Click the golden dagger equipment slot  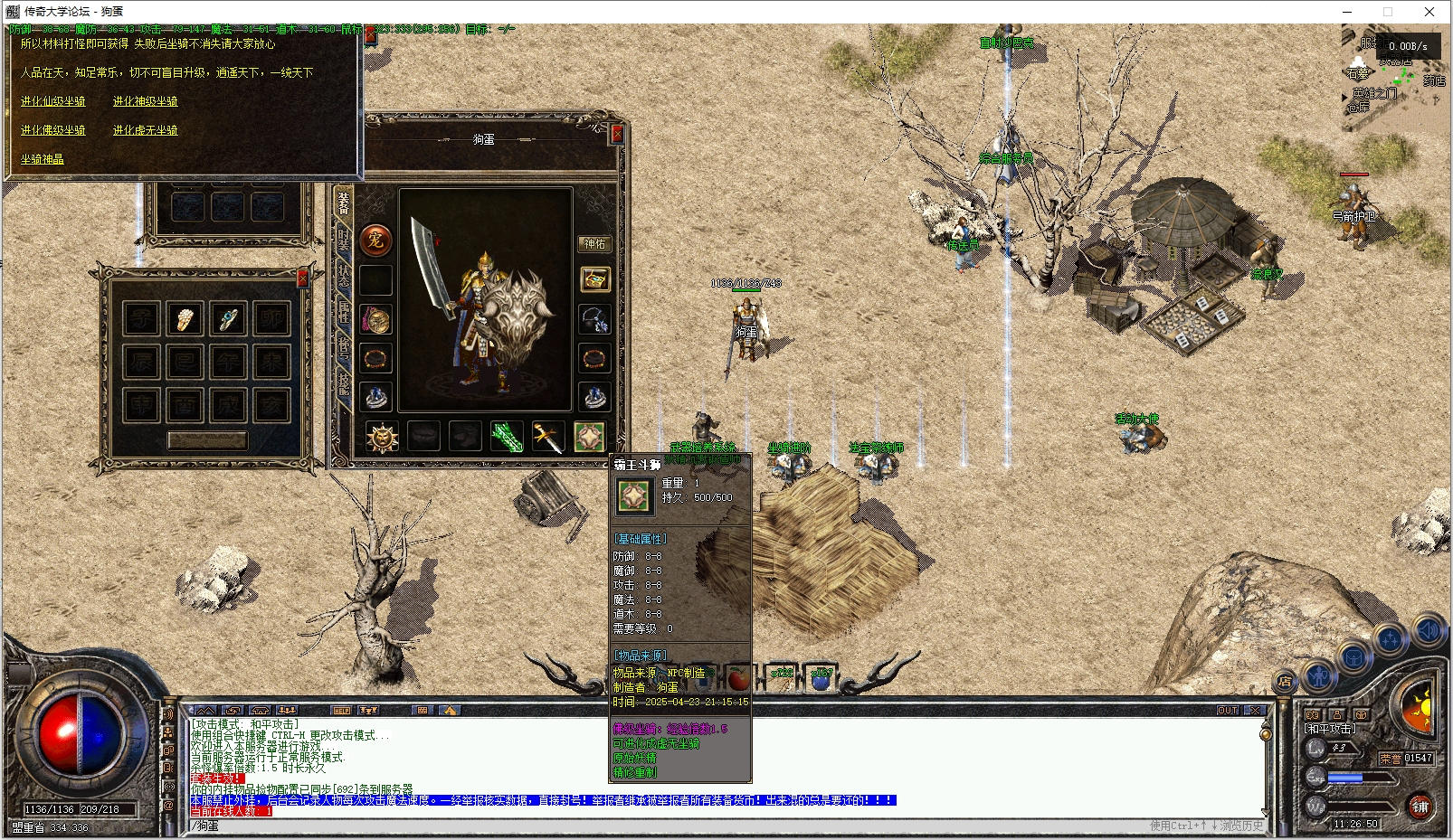tap(548, 437)
